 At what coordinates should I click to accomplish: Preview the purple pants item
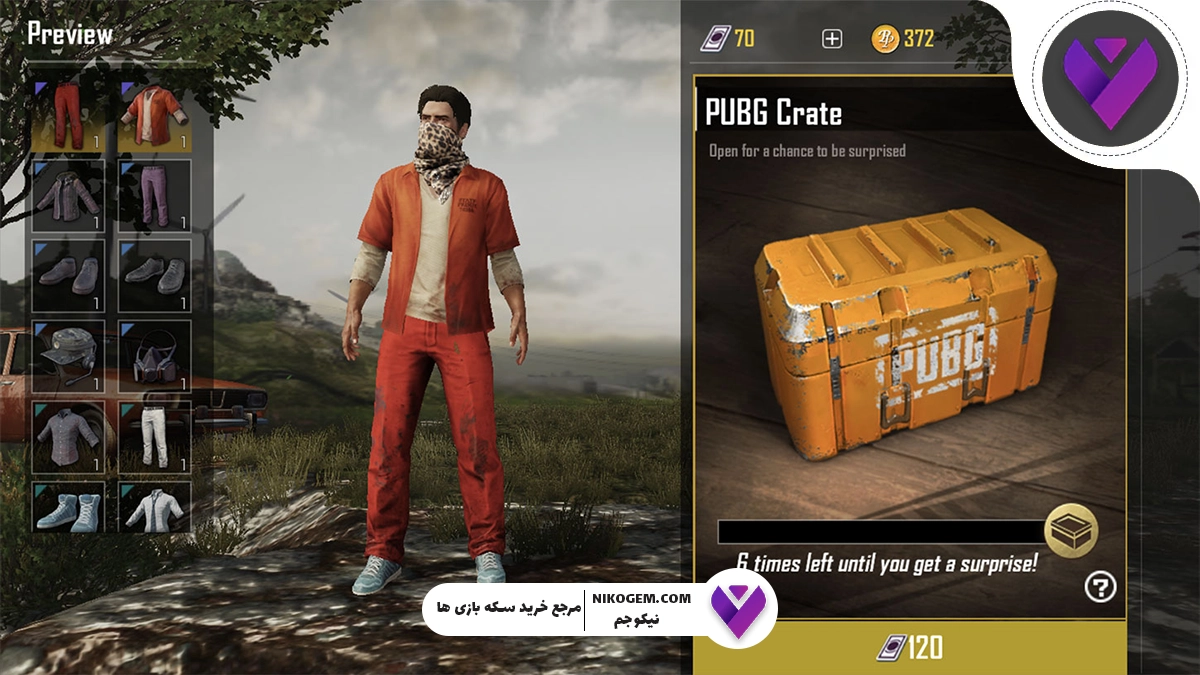click(x=155, y=192)
